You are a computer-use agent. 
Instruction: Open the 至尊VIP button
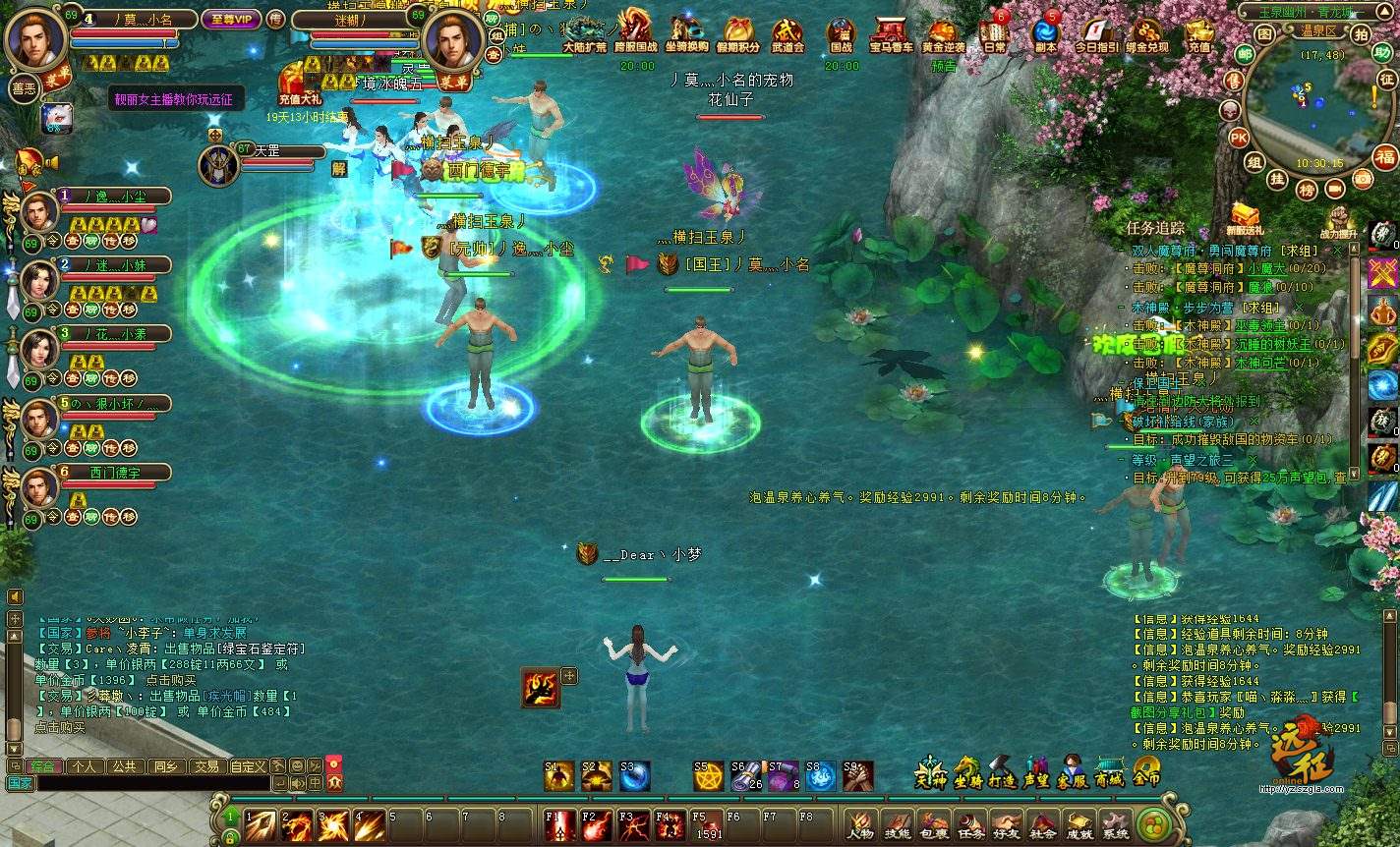click(x=231, y=20)
